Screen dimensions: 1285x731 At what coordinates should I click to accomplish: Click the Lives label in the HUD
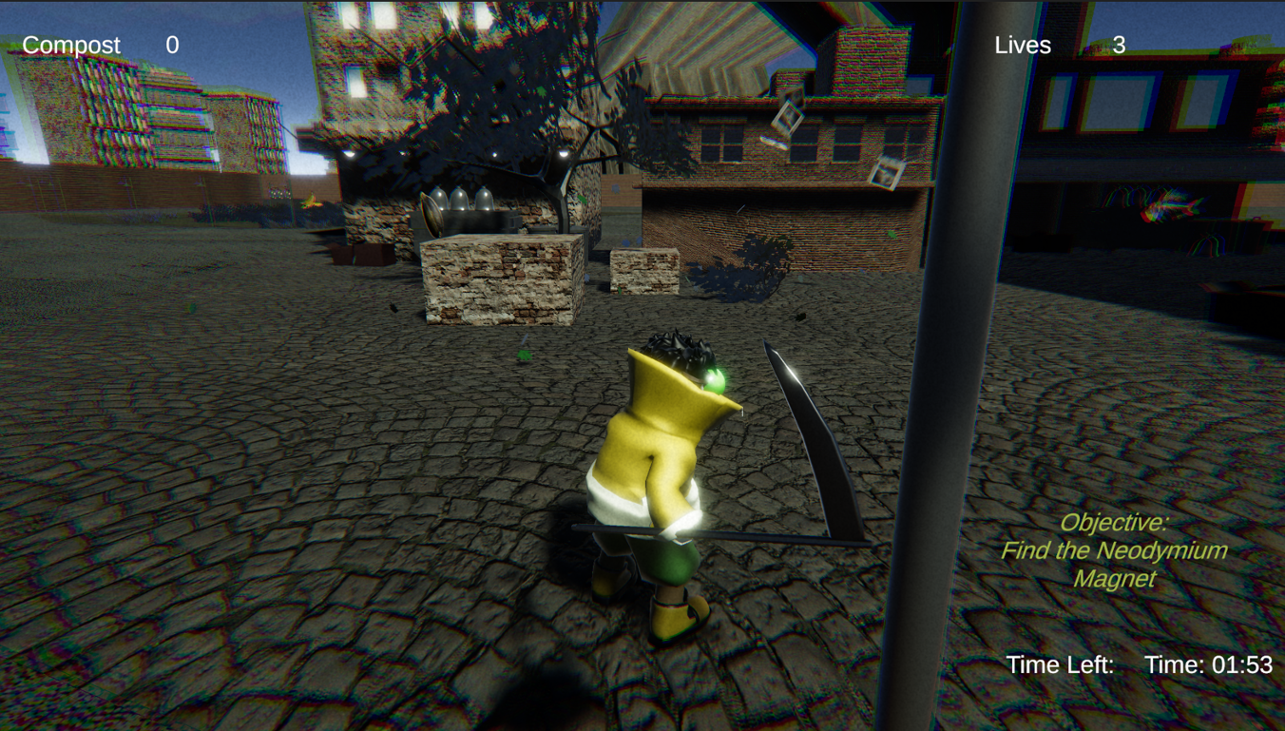pos(1022,44)
